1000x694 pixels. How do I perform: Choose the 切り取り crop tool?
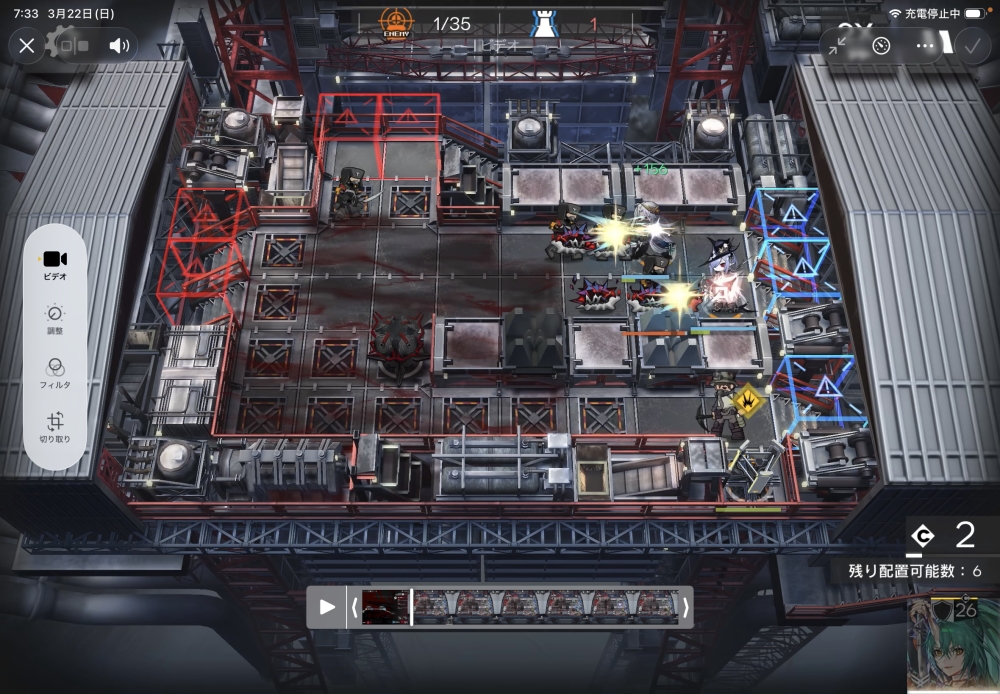55,428
